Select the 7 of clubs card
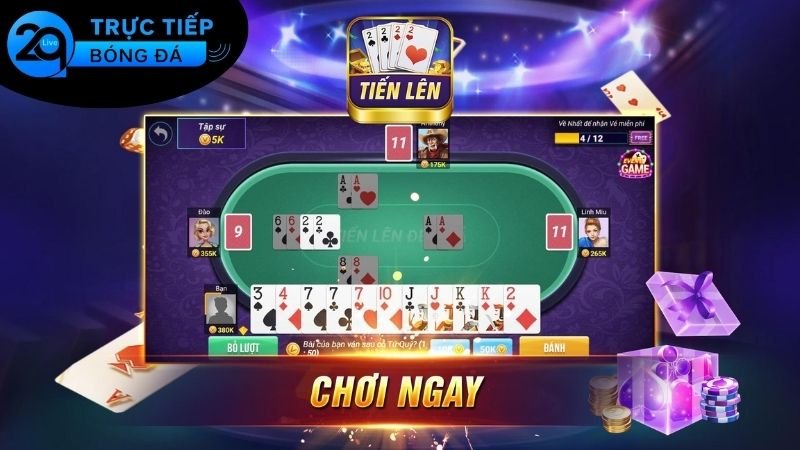800x450 pixels. tap(335, 308)
